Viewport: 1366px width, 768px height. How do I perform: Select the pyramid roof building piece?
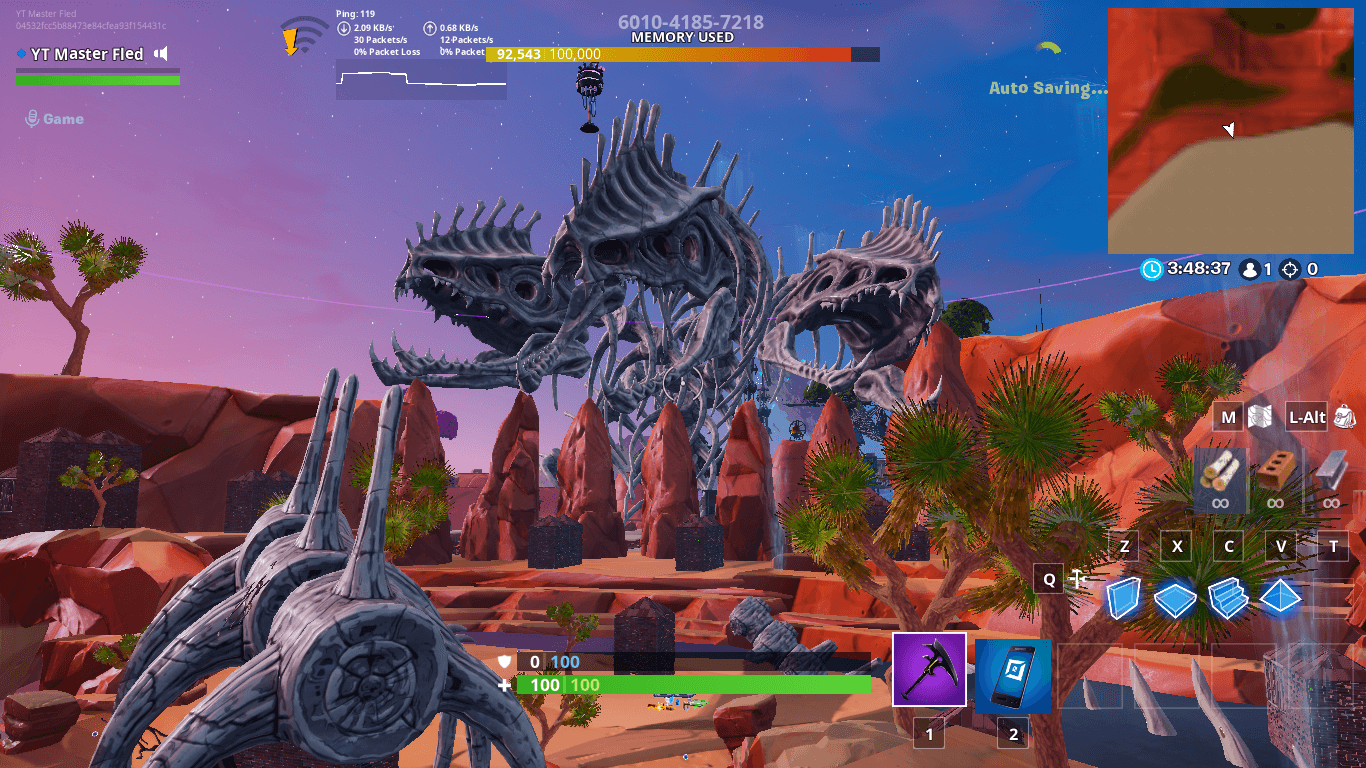pos(1281,598)
